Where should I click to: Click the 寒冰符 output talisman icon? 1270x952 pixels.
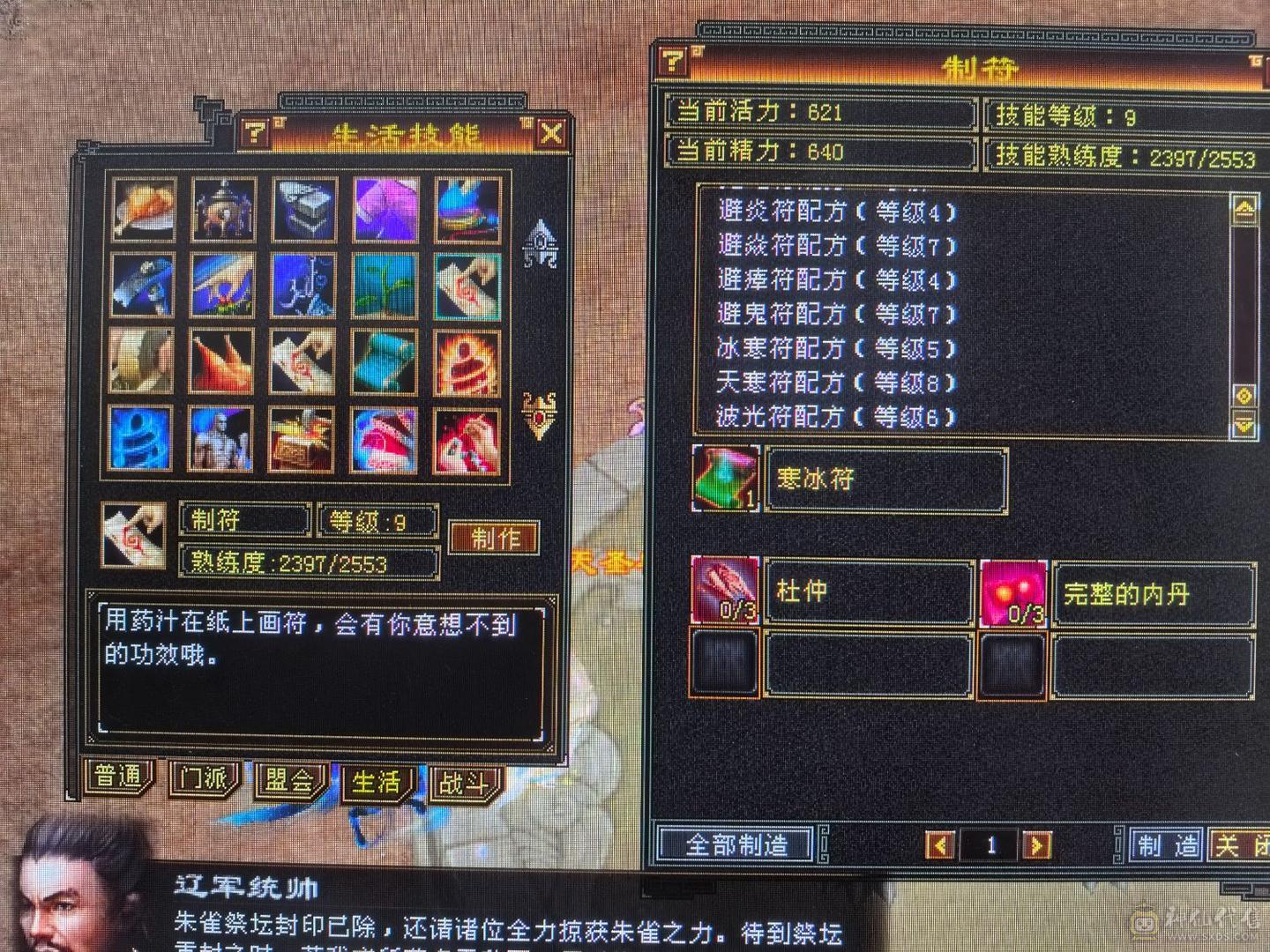point(725,479)
